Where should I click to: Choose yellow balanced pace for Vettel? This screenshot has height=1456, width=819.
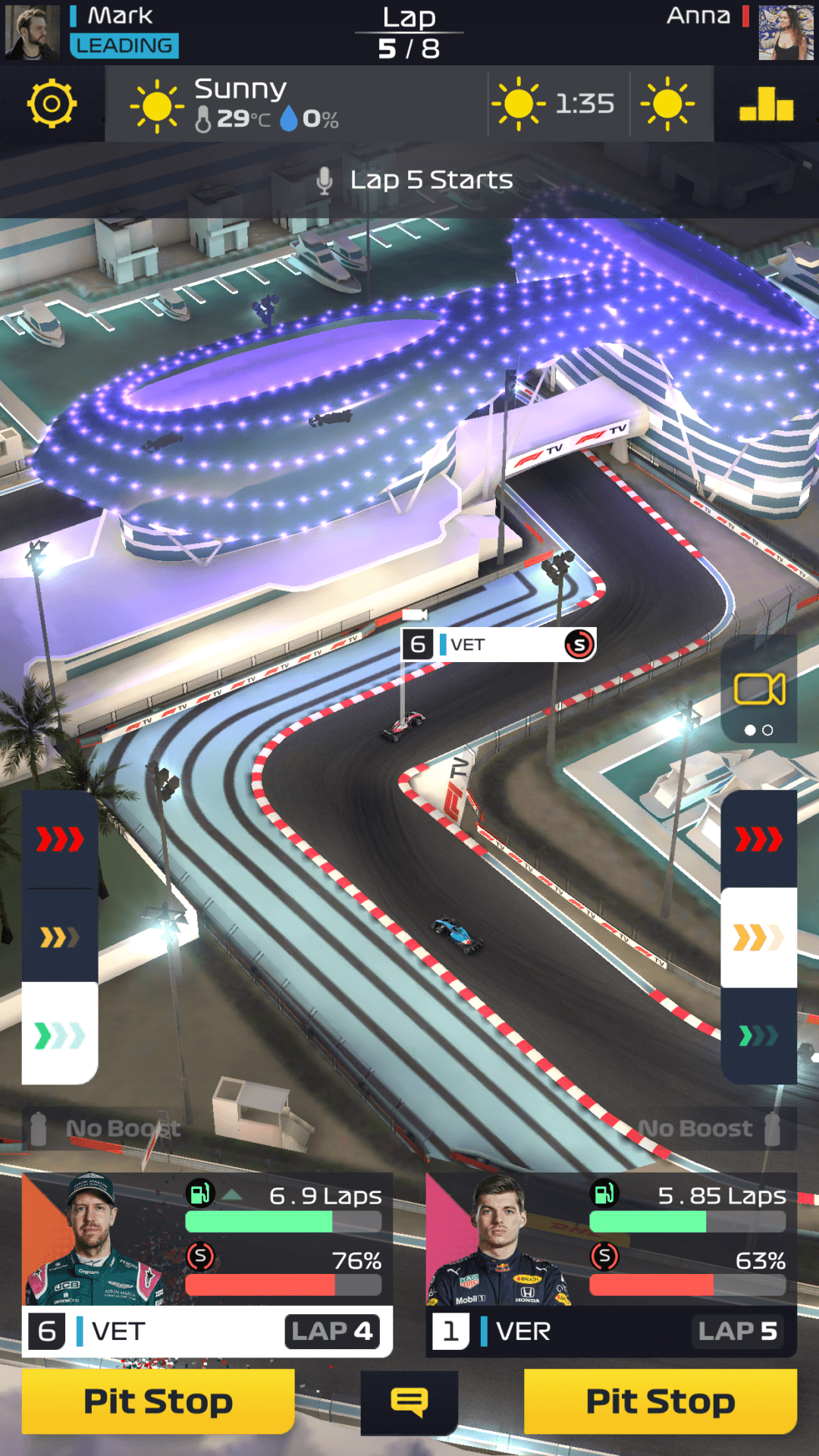point(60,937)
